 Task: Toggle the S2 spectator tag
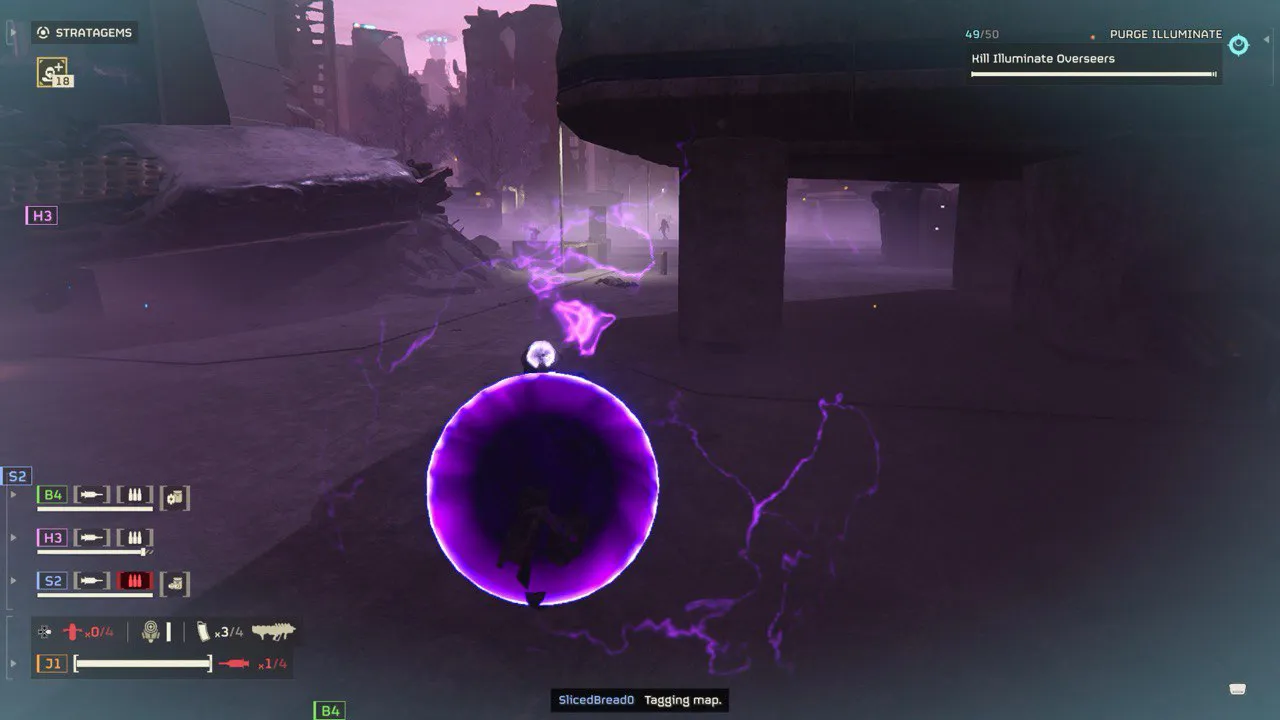click(x=16, y=475)
